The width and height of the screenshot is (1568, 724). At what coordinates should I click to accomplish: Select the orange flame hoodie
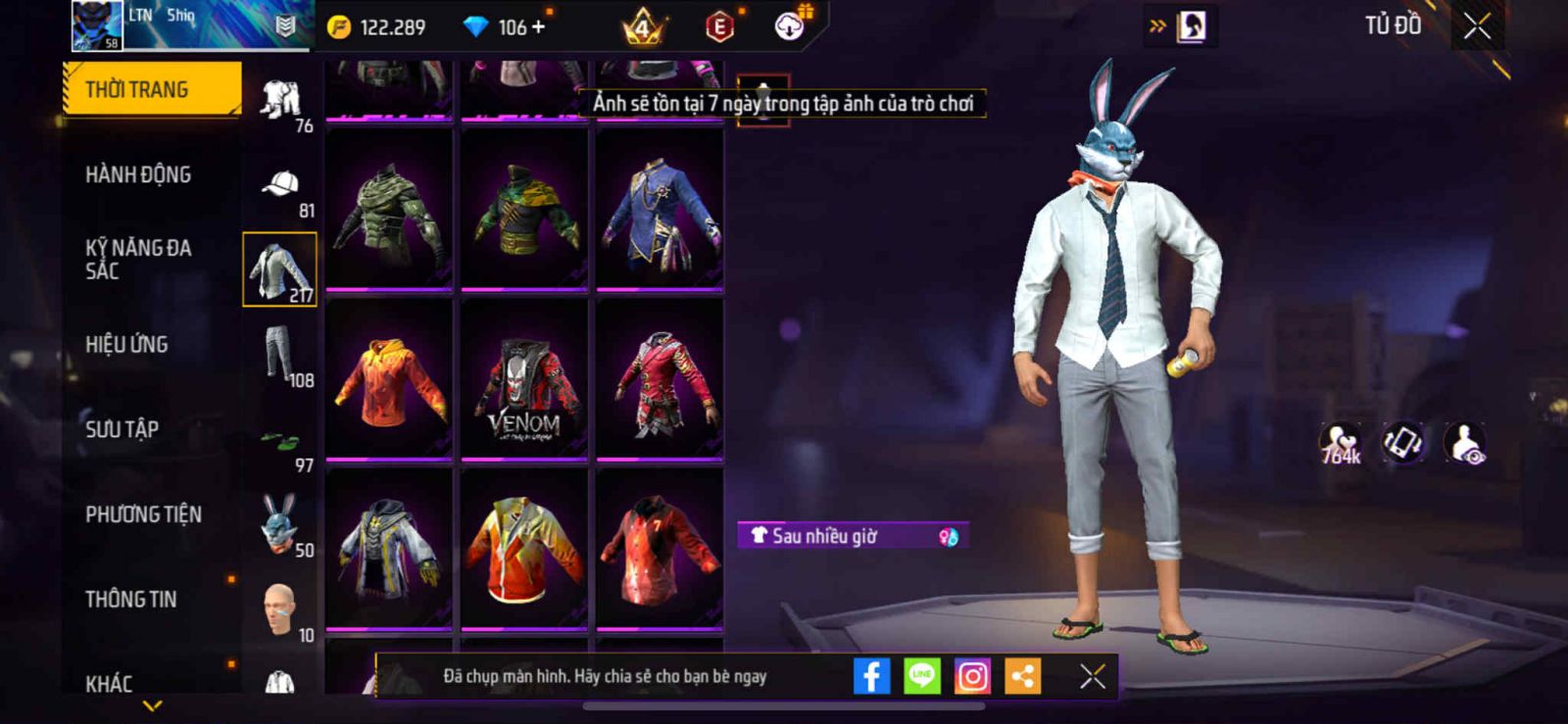(x=389, y=379)
